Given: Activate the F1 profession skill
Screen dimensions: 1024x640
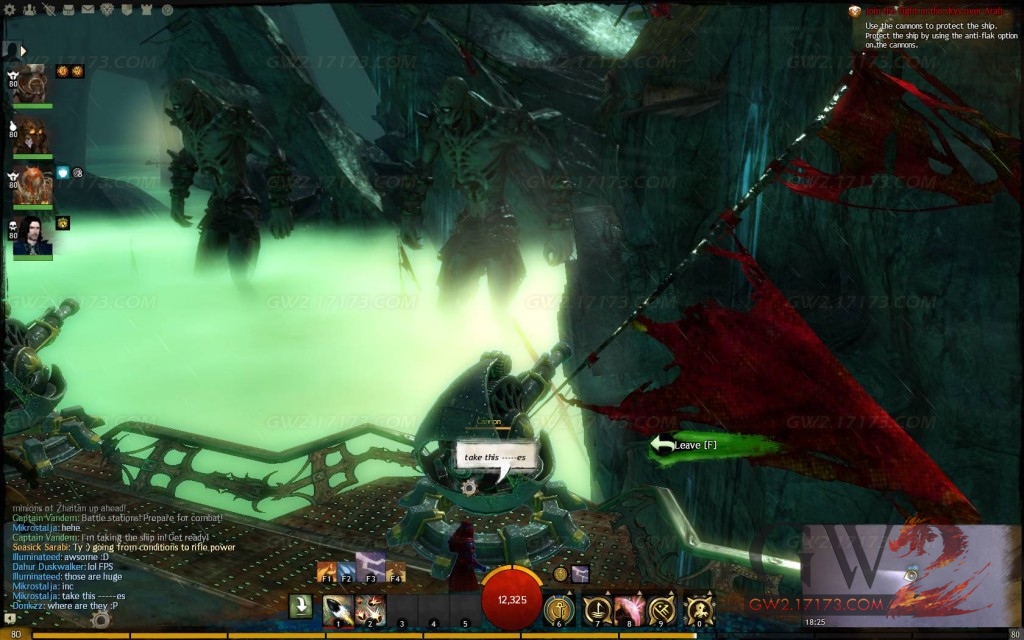Looking at the screenshot, I should pos(326,572).
